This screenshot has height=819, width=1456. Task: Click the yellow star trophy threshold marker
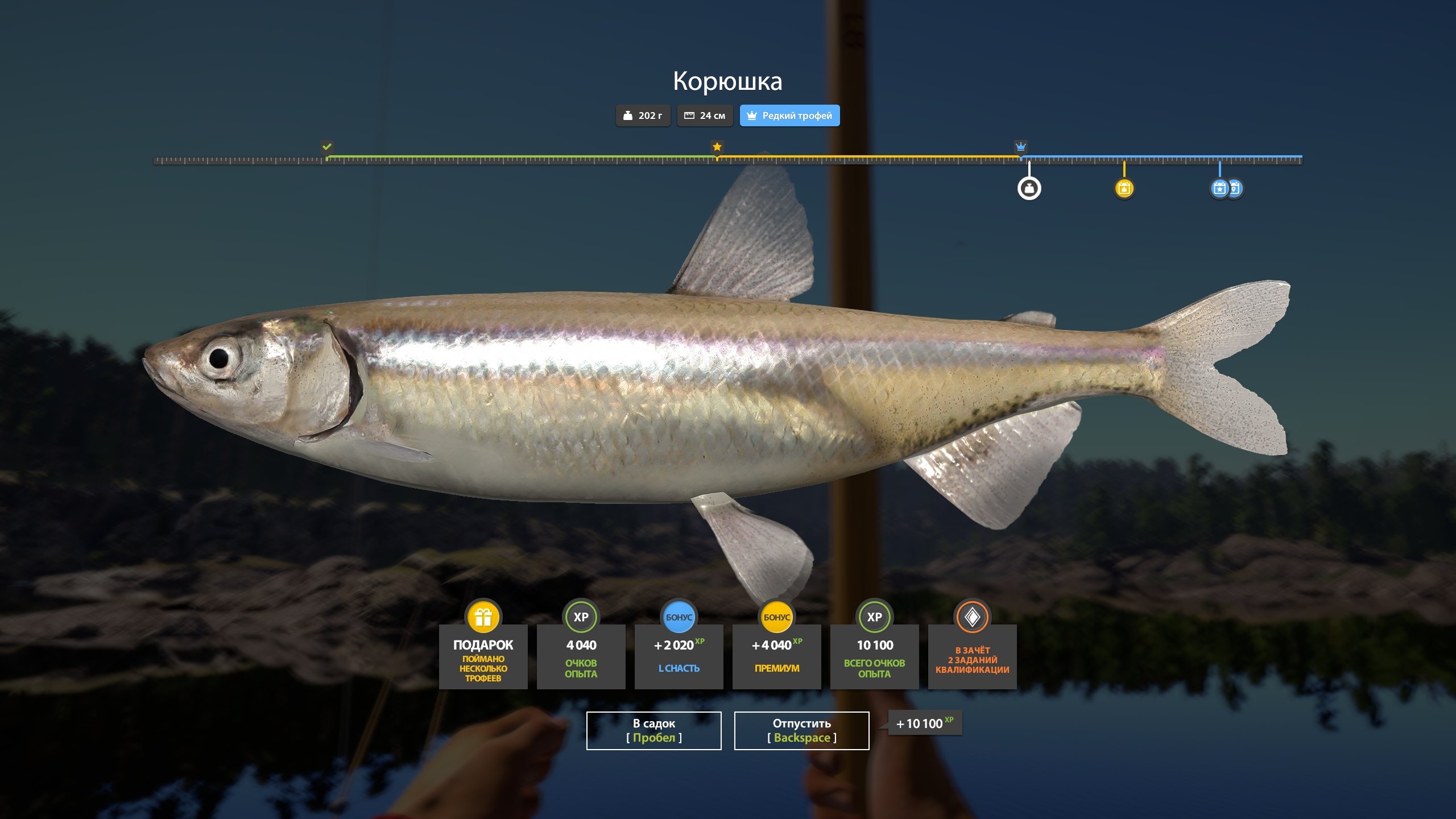[717, 146]
